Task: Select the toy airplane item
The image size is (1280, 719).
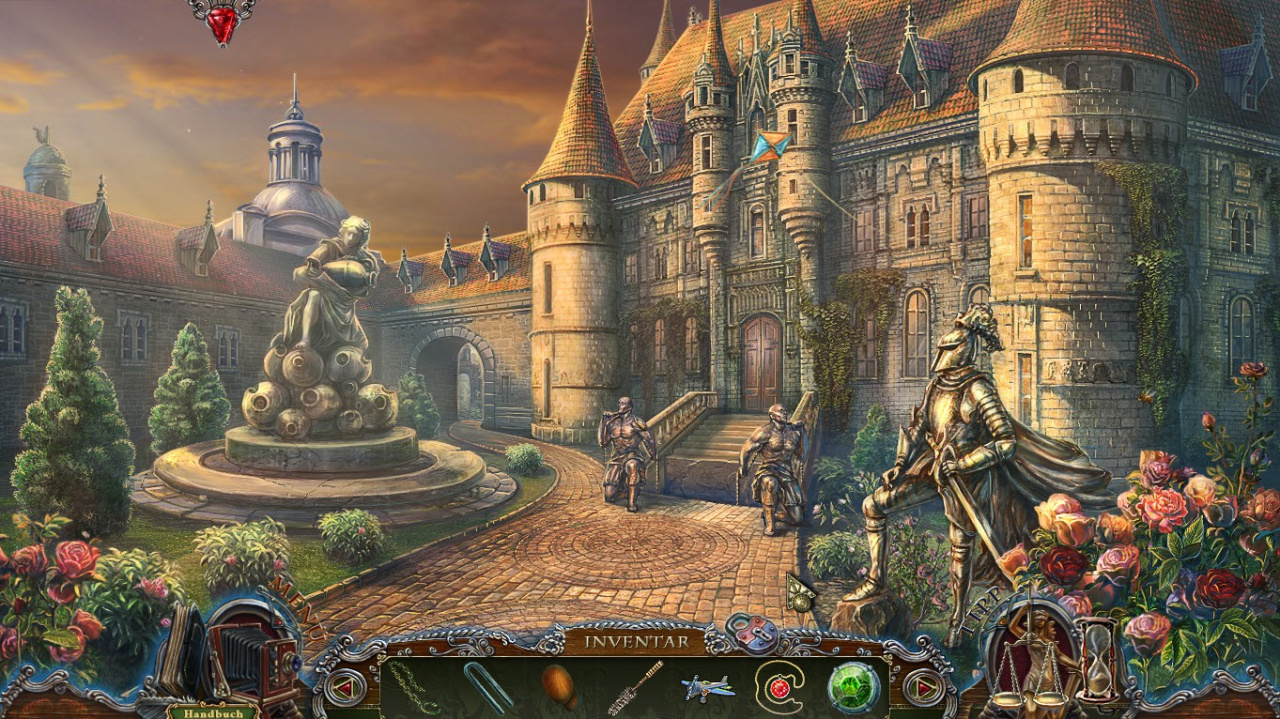Action: [x=708, y=687]
